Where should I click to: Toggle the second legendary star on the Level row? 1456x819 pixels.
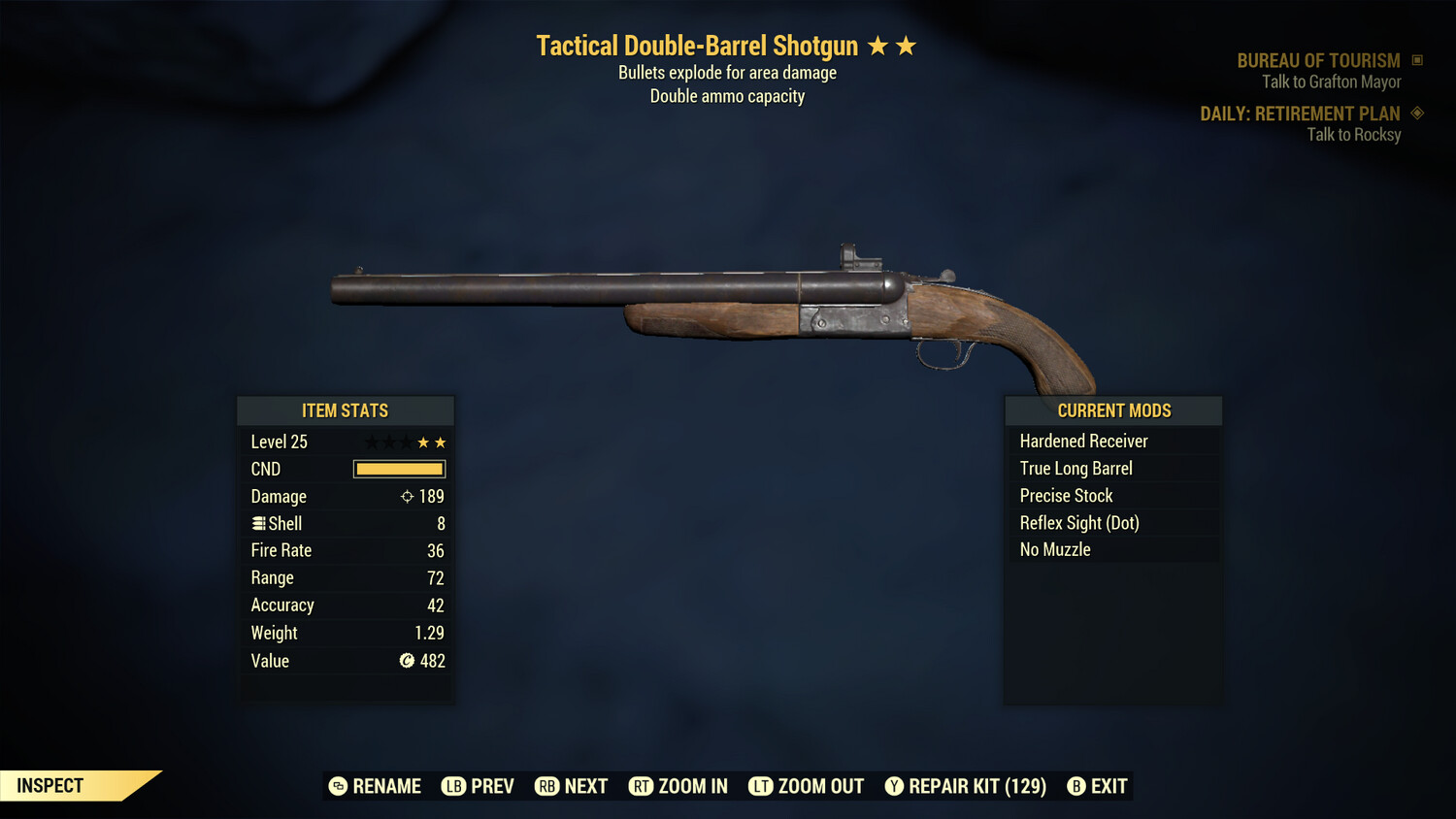(x=440, y=442)
